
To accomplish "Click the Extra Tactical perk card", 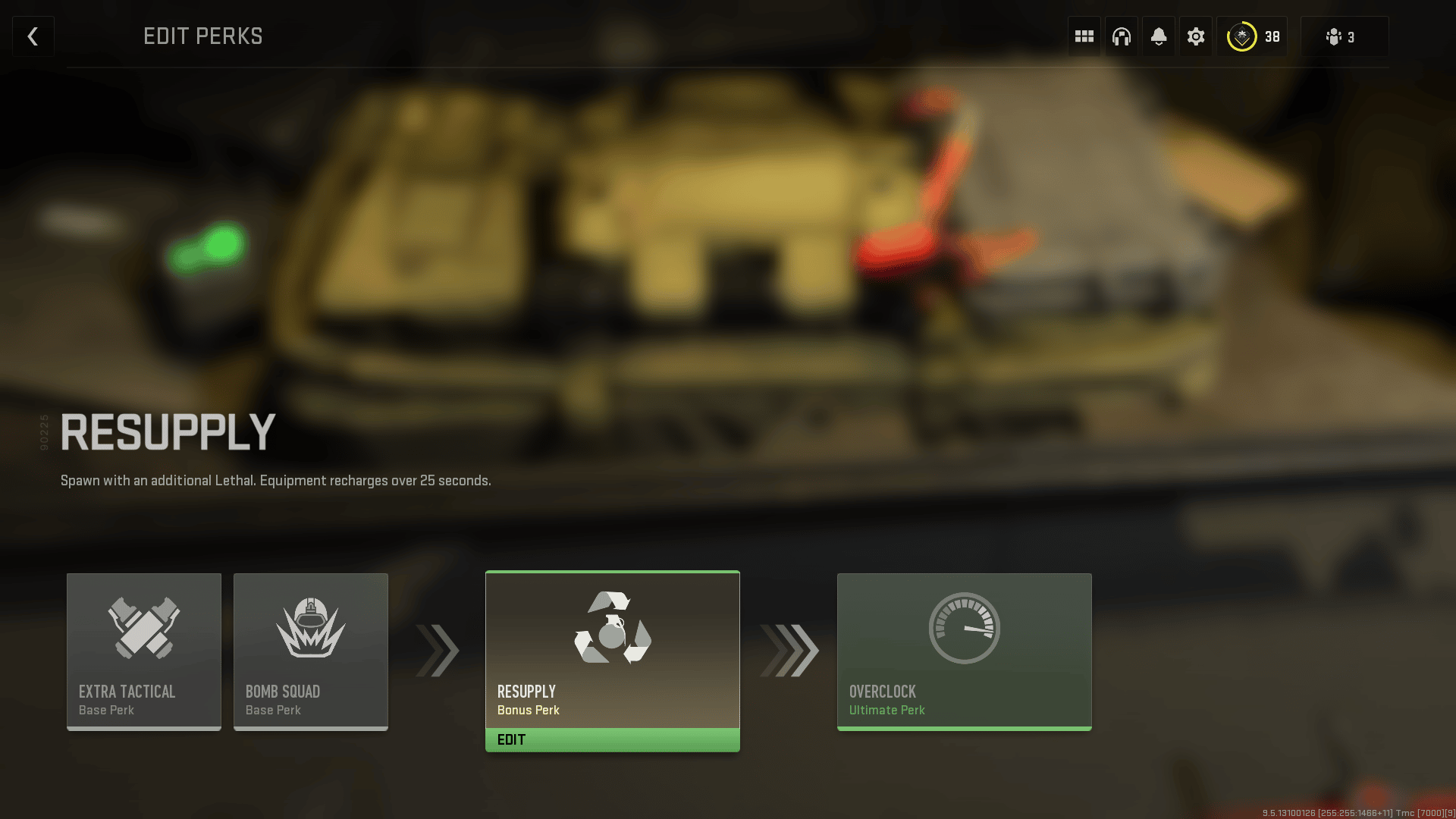I will click(143, 651).
